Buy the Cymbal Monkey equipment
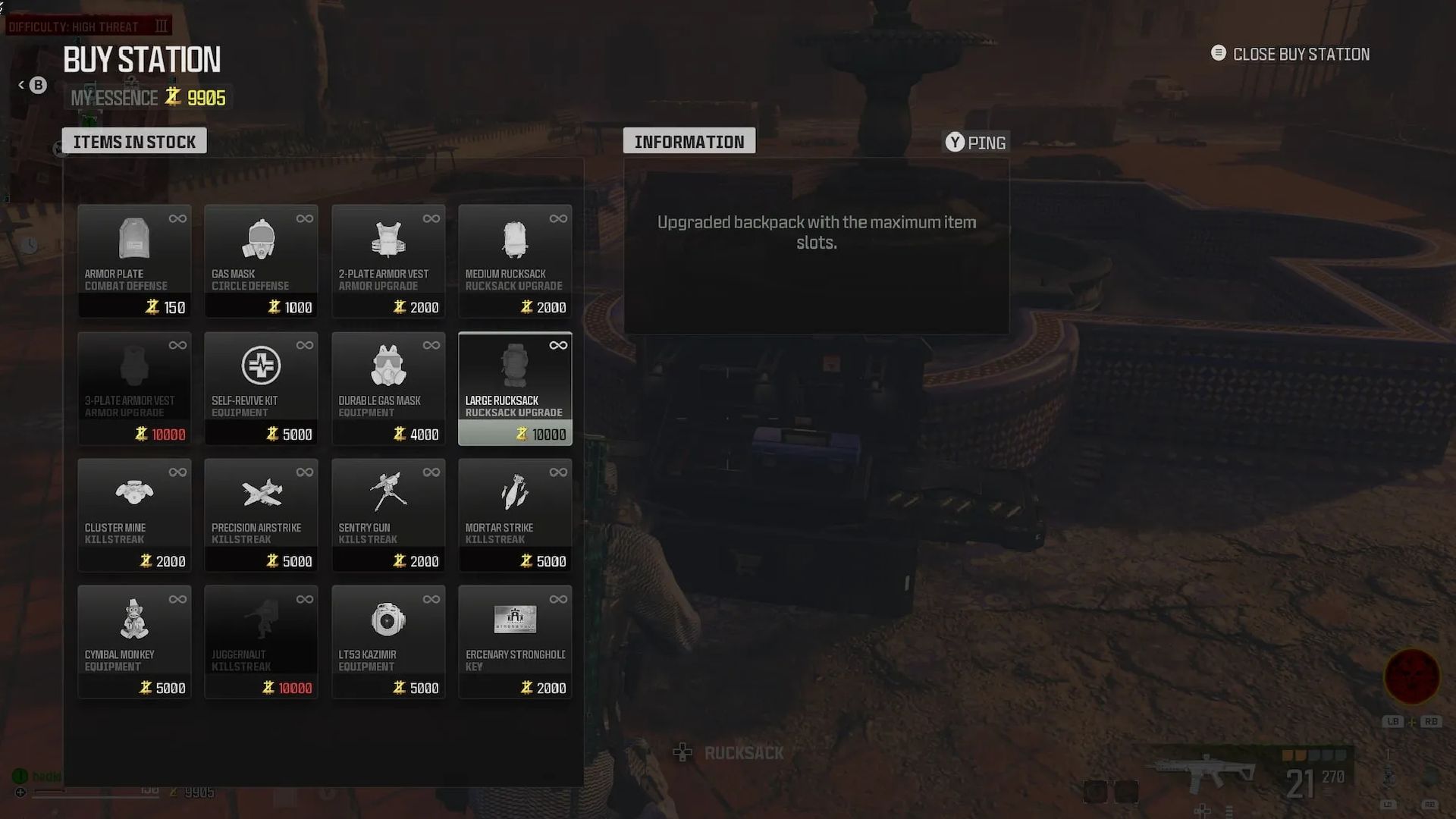 pyautogui.click(x=134, y=642)
